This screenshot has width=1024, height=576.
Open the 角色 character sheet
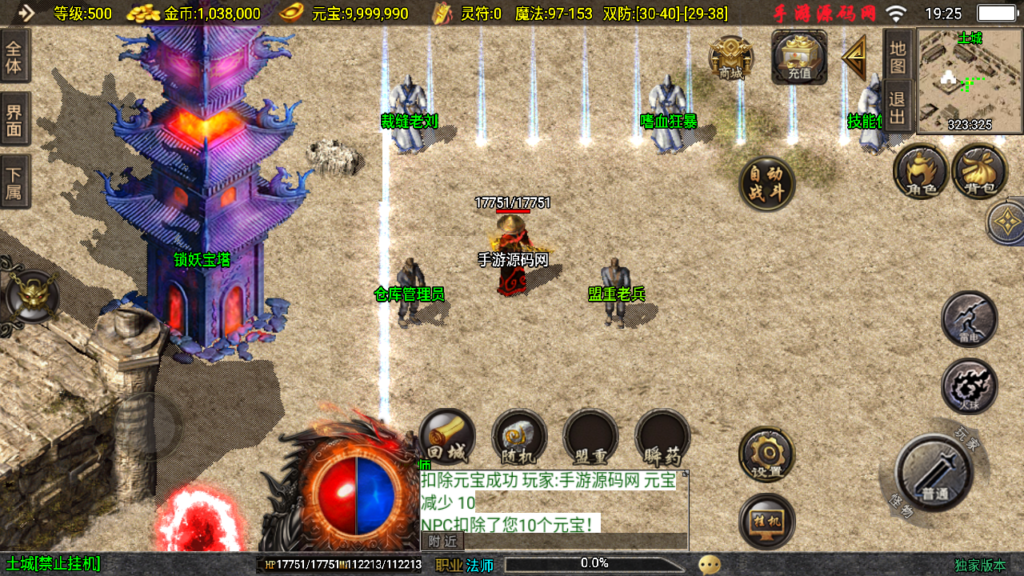click(919, 171)
